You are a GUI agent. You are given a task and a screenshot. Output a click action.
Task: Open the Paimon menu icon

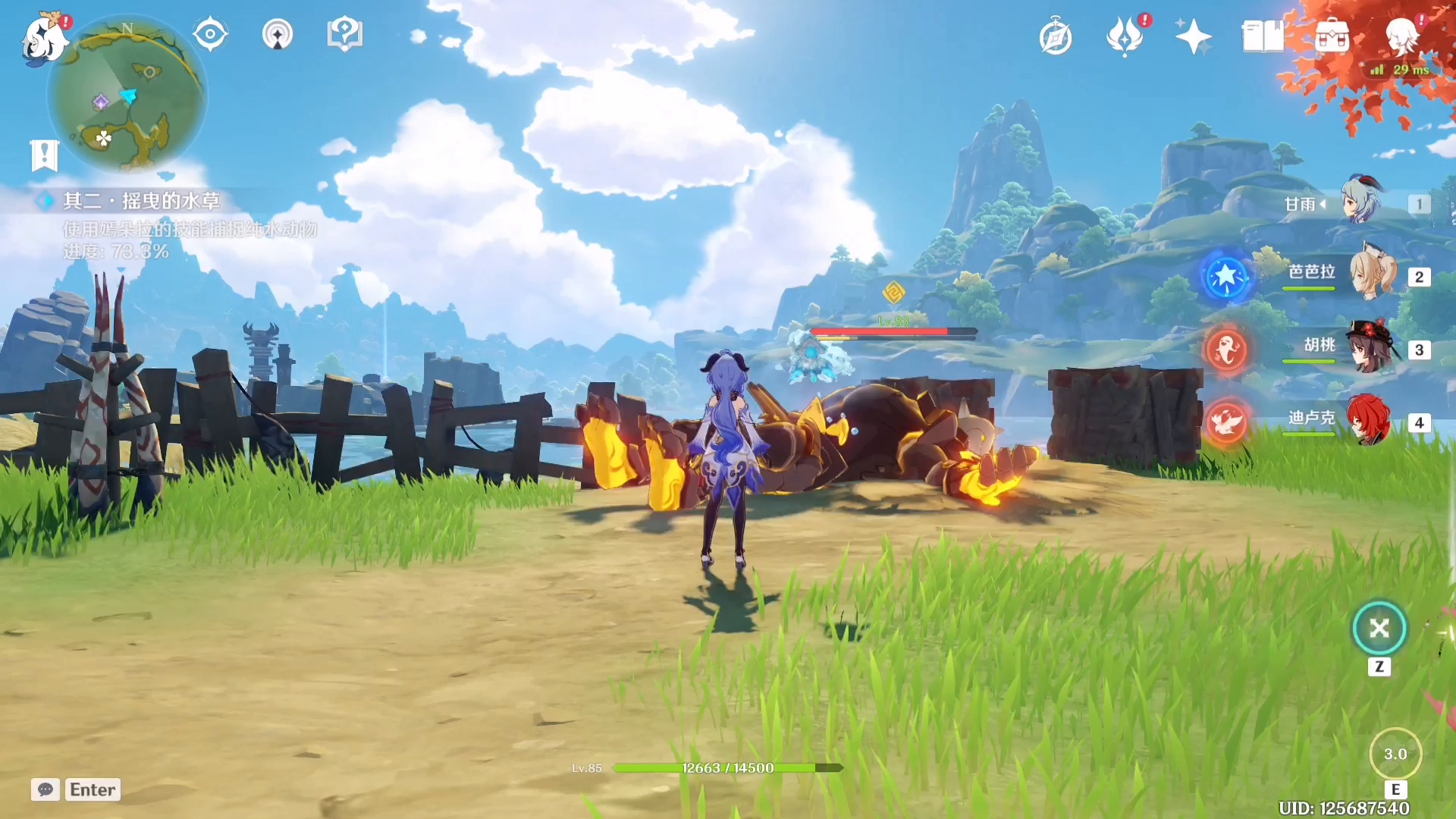(x=44, y=38)
